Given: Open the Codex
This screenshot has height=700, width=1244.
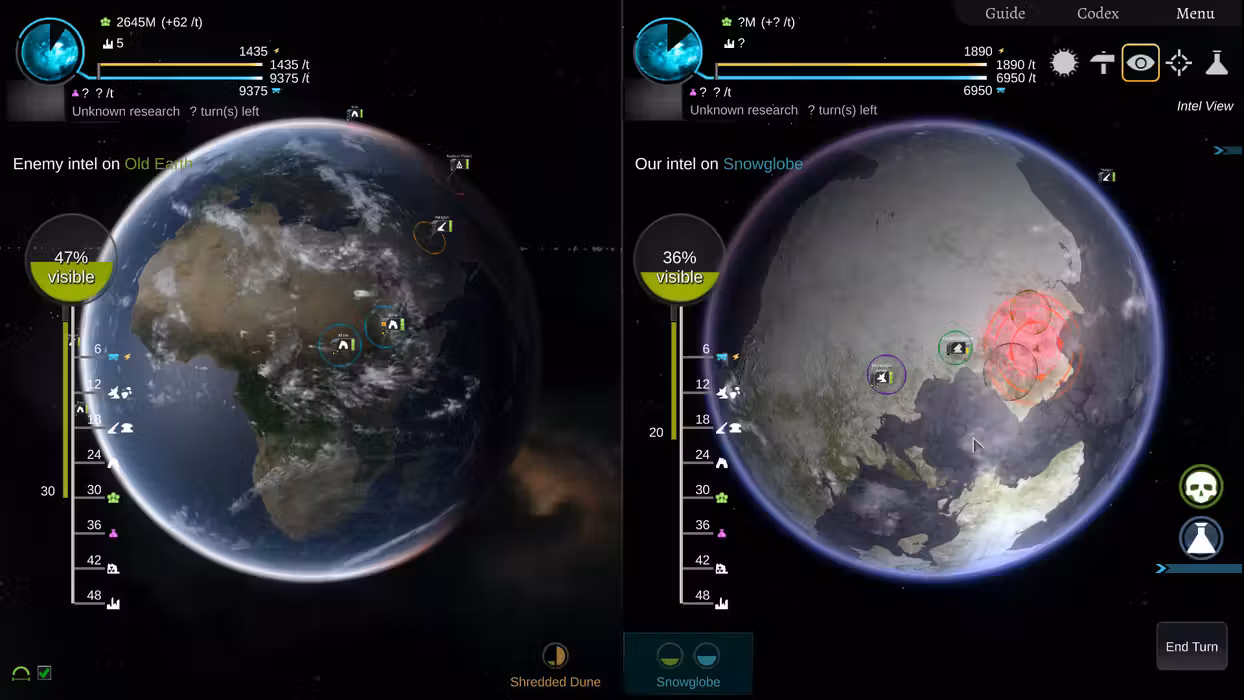Looking at the screenshot, I should [x=1098, y=13].
